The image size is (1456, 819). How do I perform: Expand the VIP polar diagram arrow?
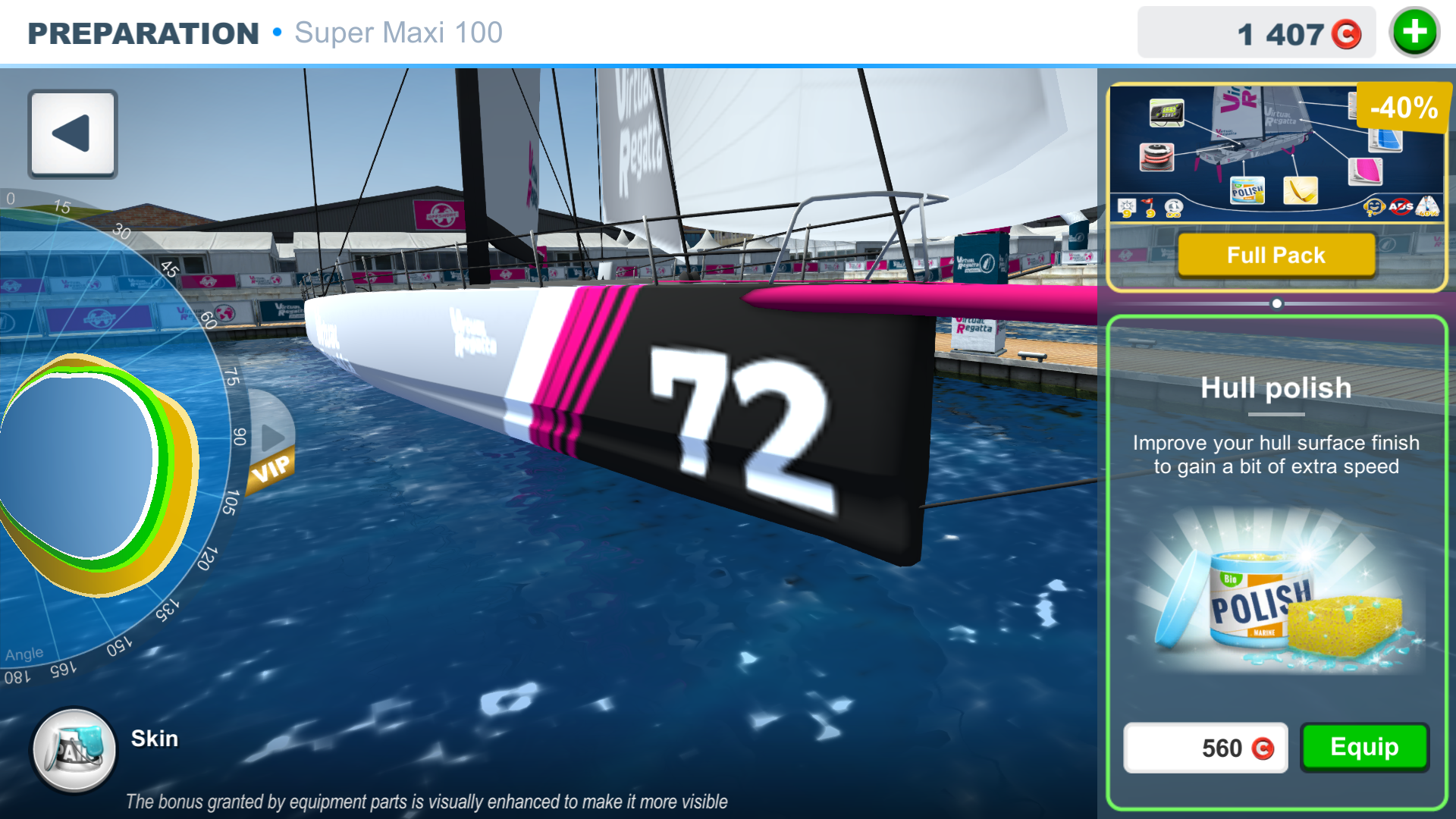(x=271, y=438)
